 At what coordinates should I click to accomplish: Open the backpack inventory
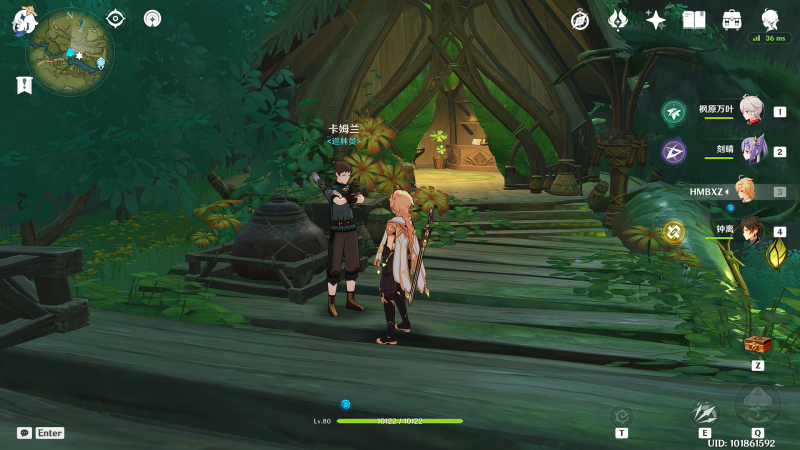coord(732,20)
